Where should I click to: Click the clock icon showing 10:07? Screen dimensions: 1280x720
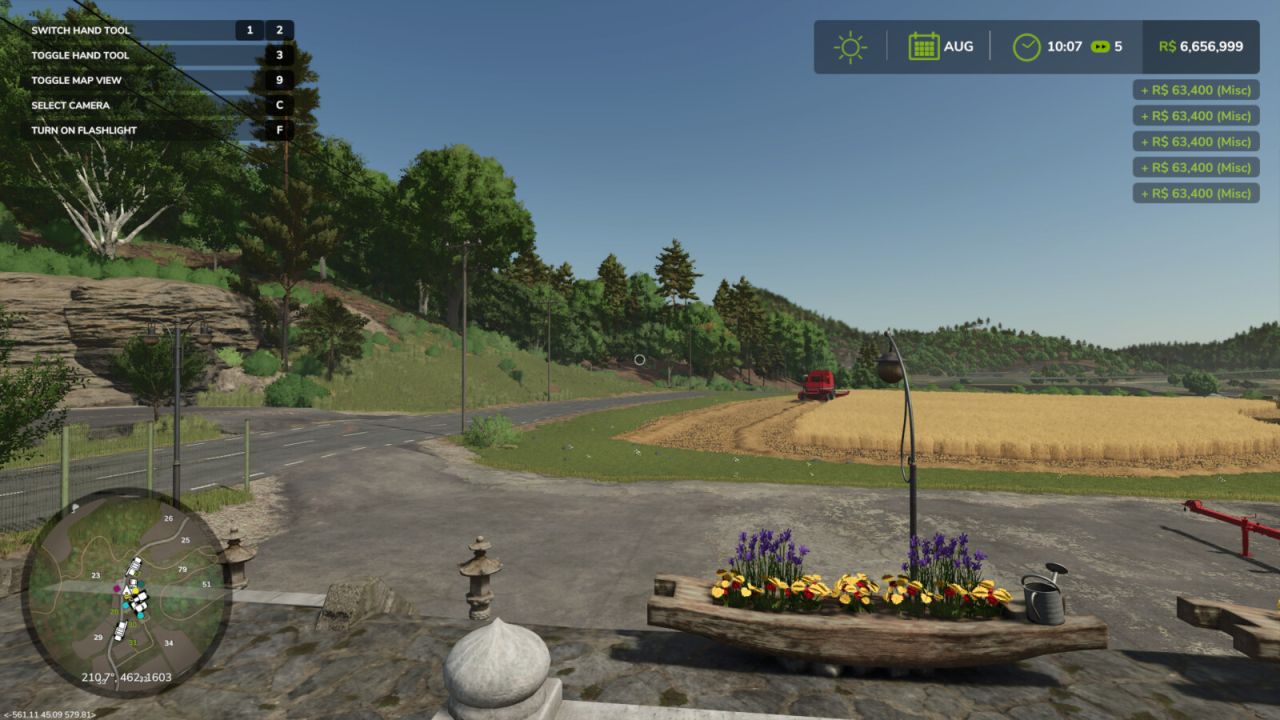click(x=1026, y=45)
